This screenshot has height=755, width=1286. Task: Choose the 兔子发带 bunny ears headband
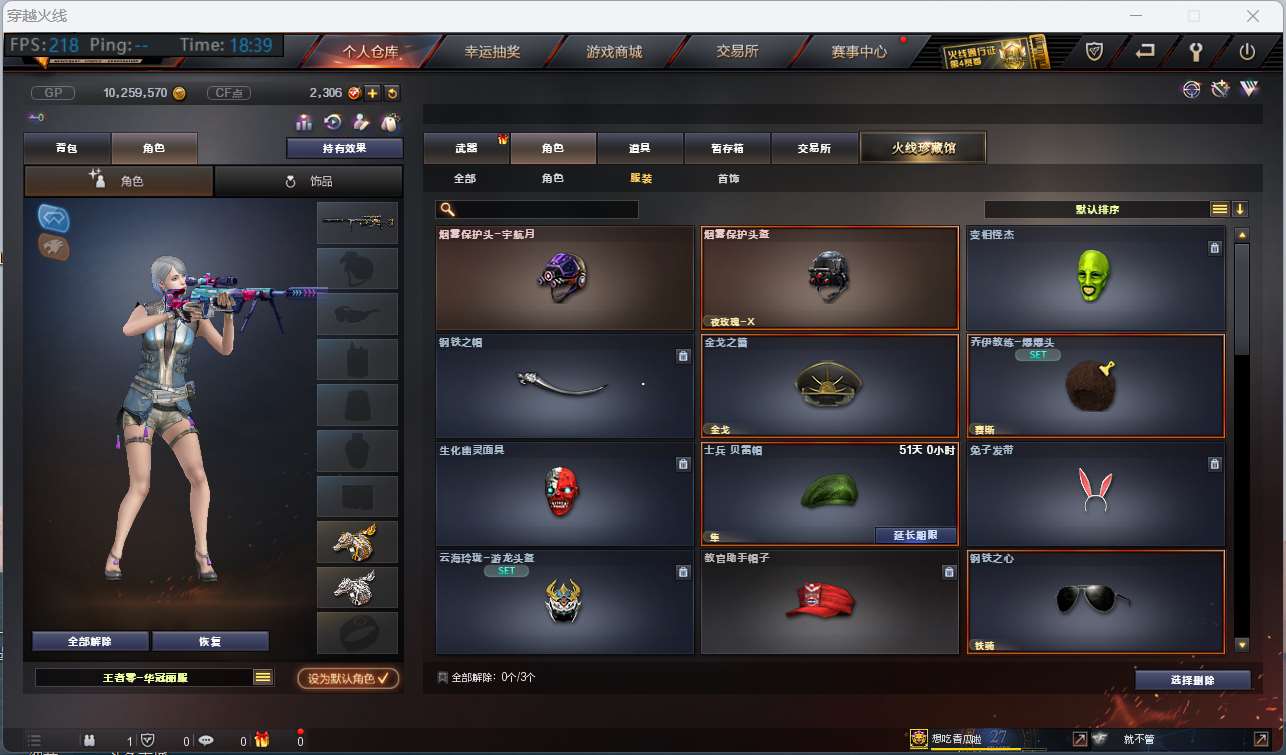1095,494
